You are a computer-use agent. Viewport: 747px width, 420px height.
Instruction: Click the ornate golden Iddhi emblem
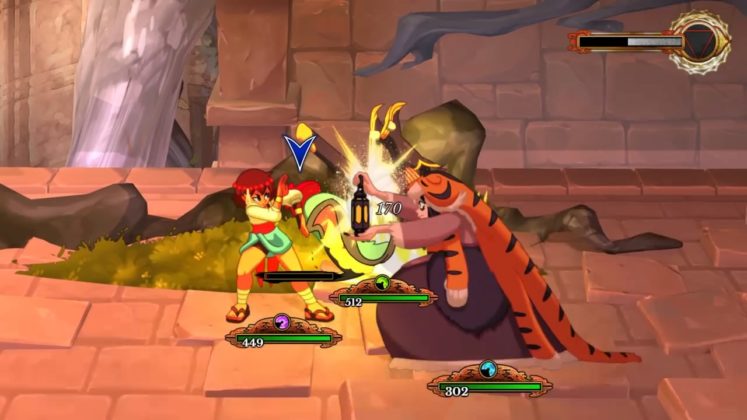click(700, 41)
